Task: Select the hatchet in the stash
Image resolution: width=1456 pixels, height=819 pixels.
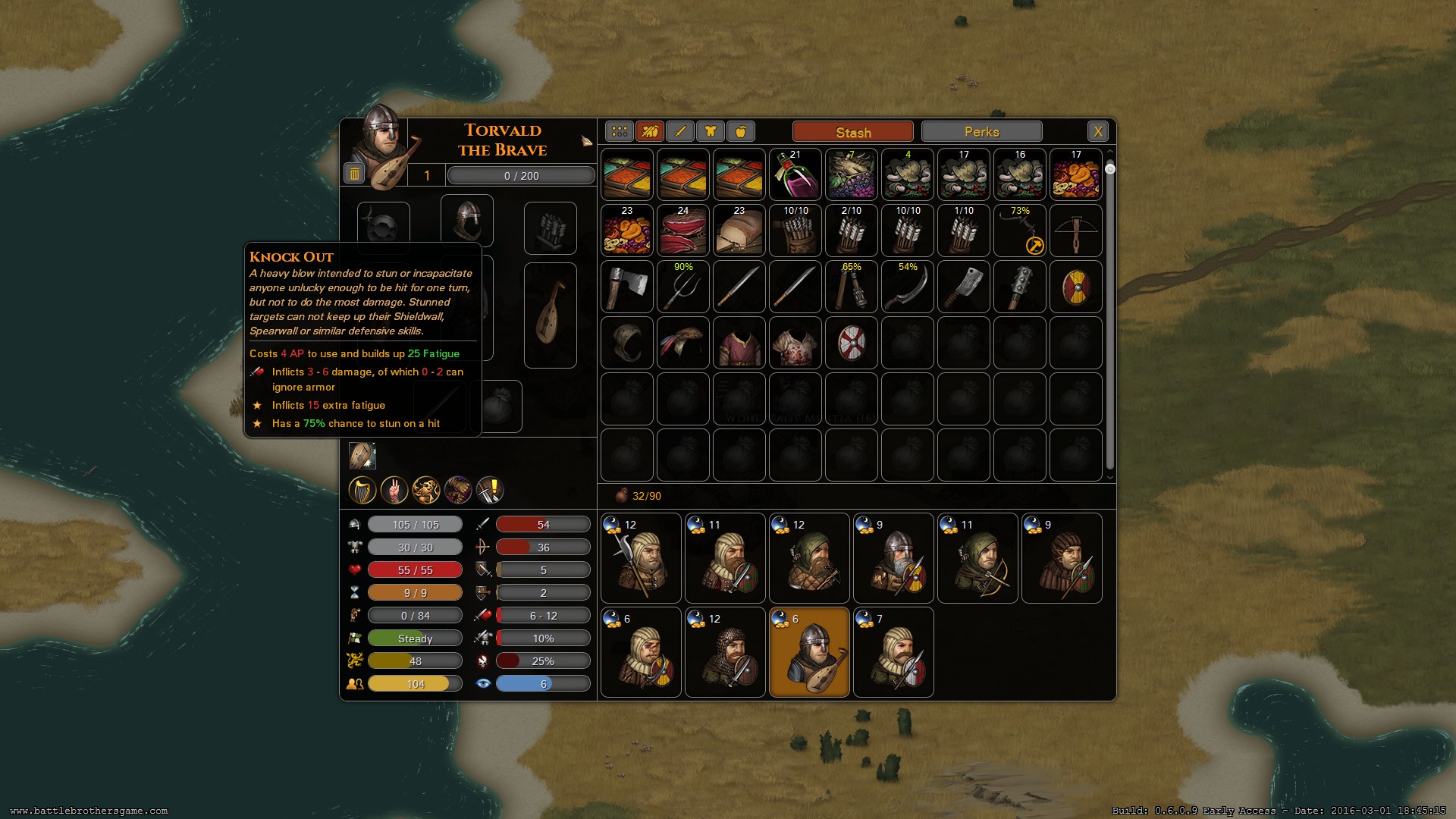Action: (x=626, y=287)
